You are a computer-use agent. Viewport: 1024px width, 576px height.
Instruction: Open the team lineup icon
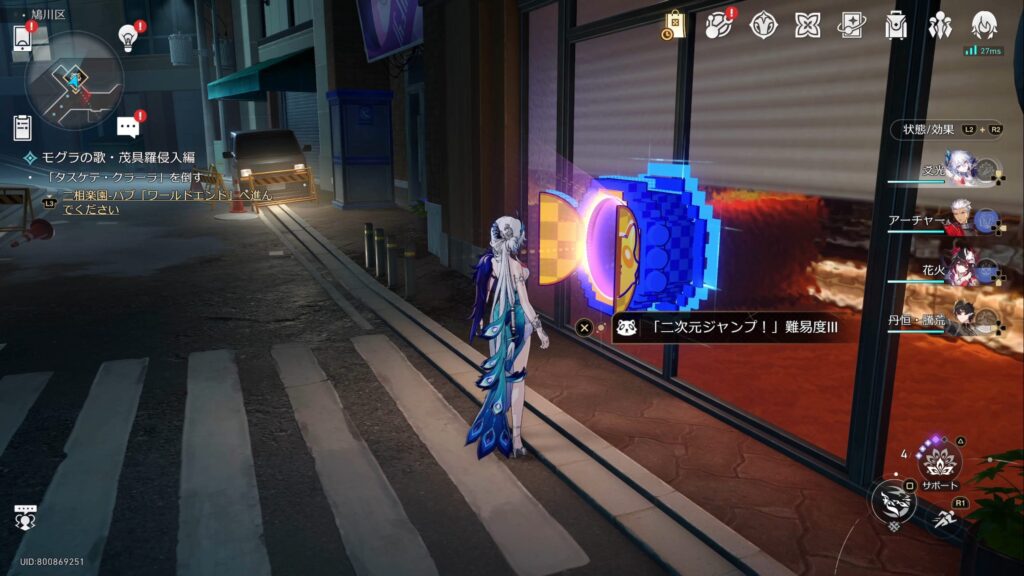click(x=939, y=24)
